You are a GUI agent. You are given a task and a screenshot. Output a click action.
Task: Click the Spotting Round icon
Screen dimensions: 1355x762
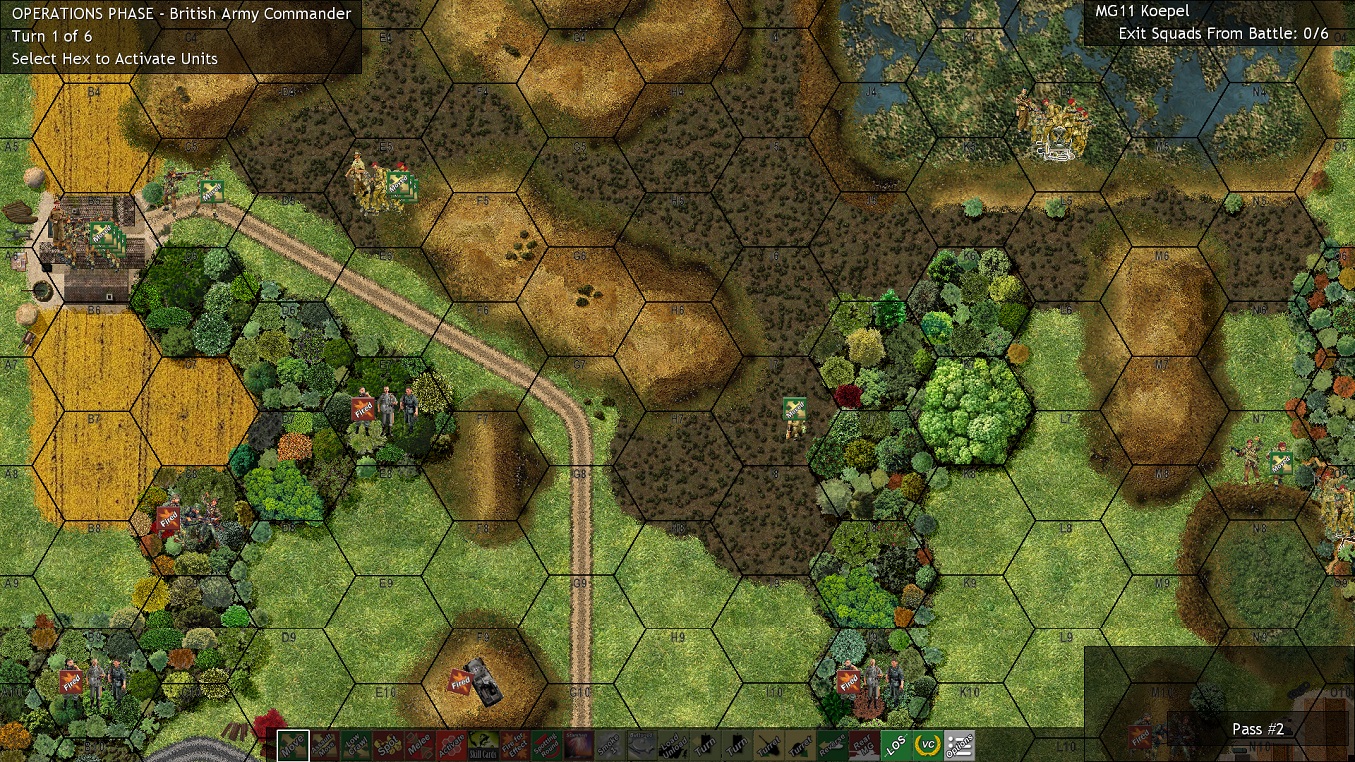pos(547,744)
